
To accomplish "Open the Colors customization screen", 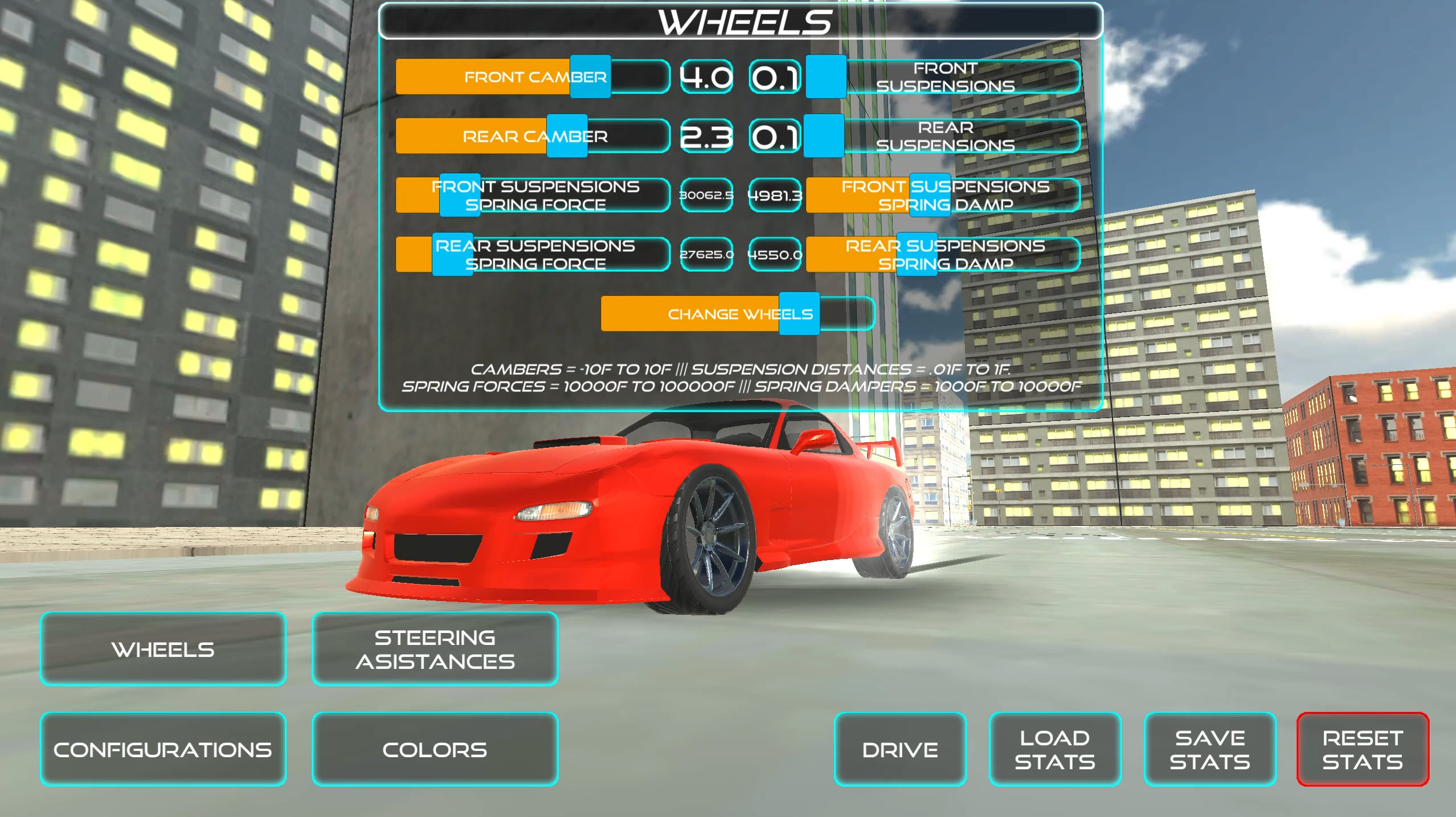I will (x=435, y=749).
